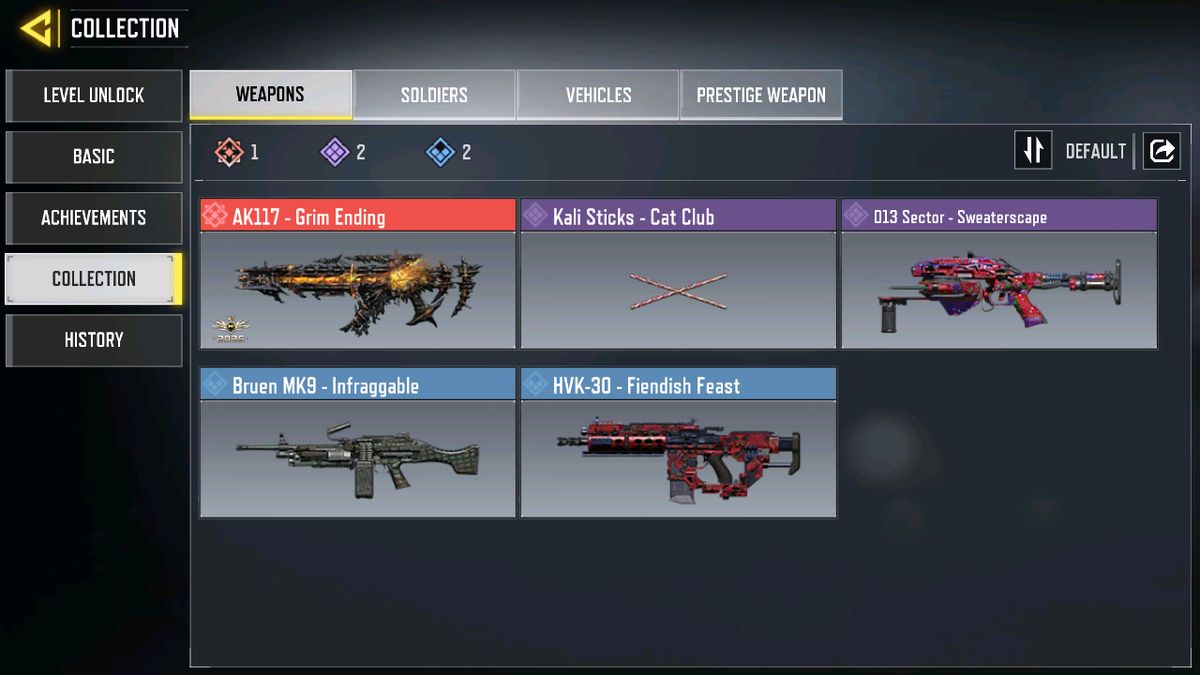This screenshot has width=1200, height=675.
Task: Select the AK117 - Grim Ending card
Action: click(358, 274)
